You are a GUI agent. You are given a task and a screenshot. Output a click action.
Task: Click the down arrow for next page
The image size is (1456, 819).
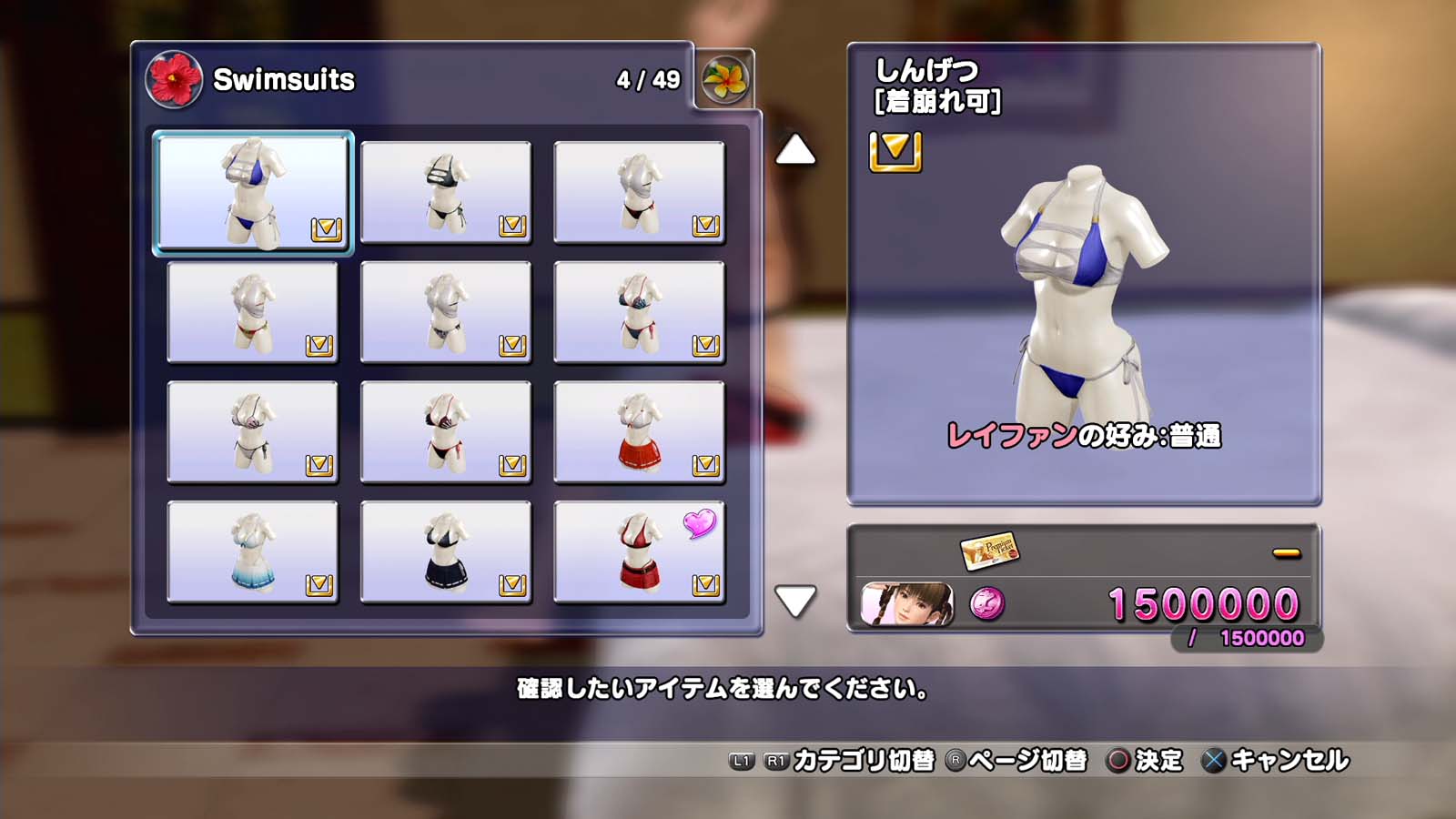tap(794, 601)
